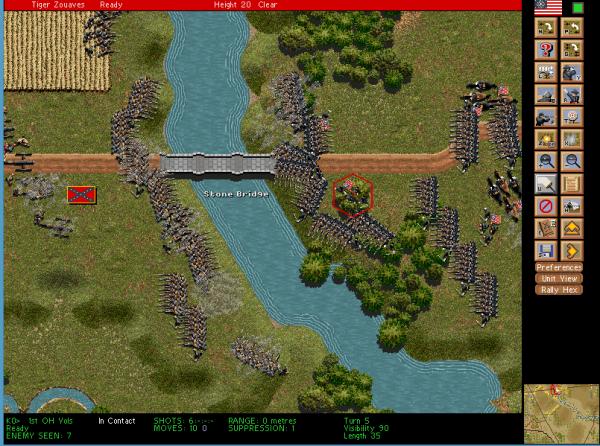The height and width of the screenshot is (446, 600).
Task: Click the American flag side indicator
Action: click(548, 7)
